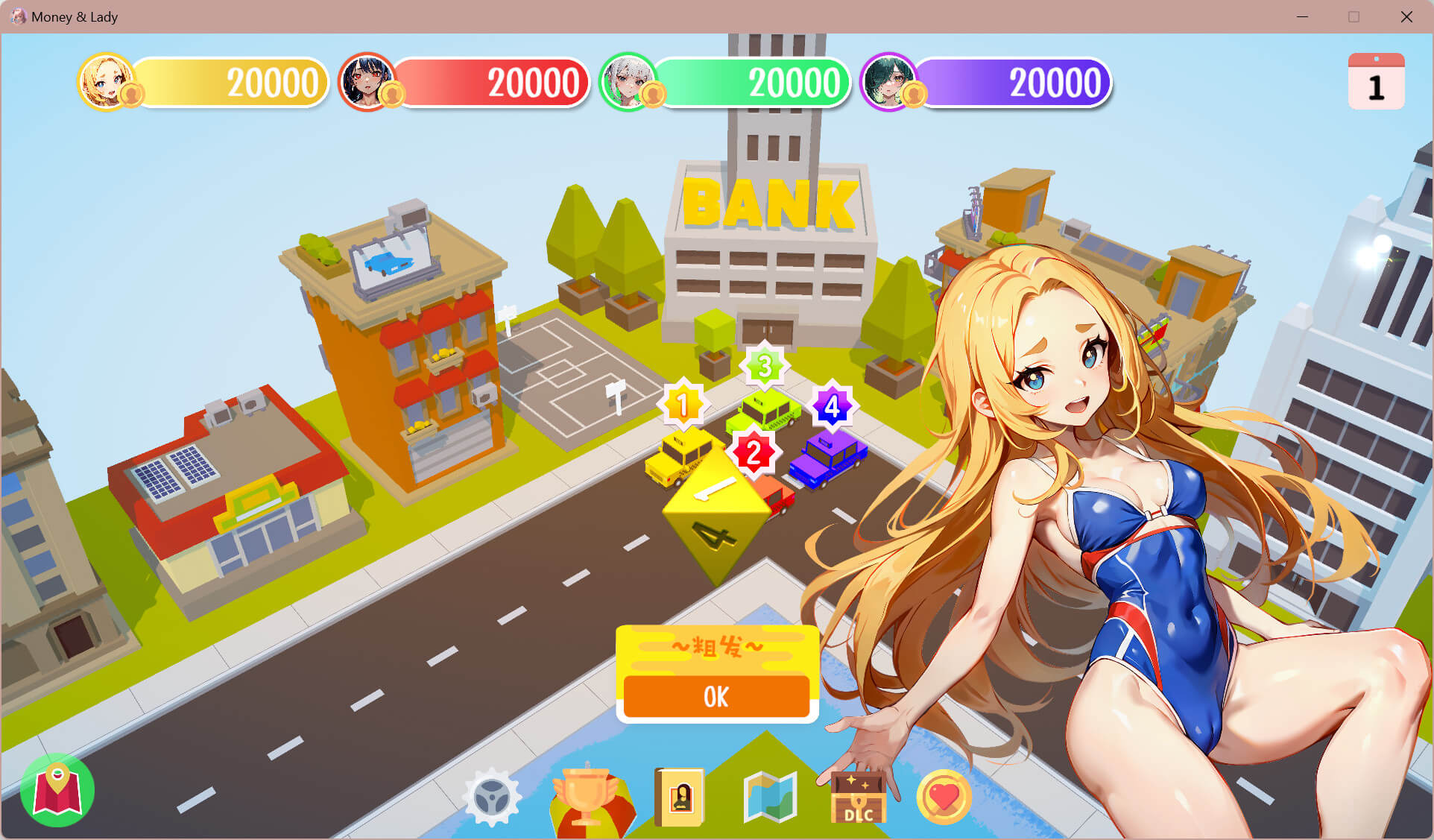The image size is (1434, 840).
Task: Select the purple-framed player portrait
Action: (889, 81)
